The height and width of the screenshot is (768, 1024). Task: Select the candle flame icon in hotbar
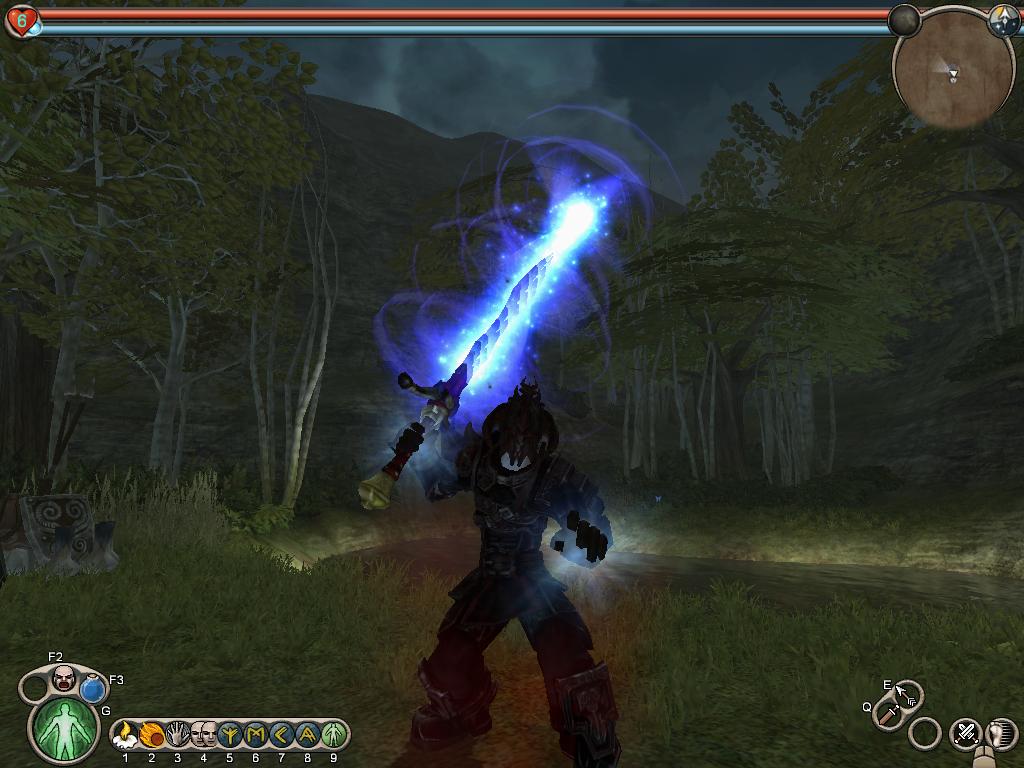tap(126, 735)
